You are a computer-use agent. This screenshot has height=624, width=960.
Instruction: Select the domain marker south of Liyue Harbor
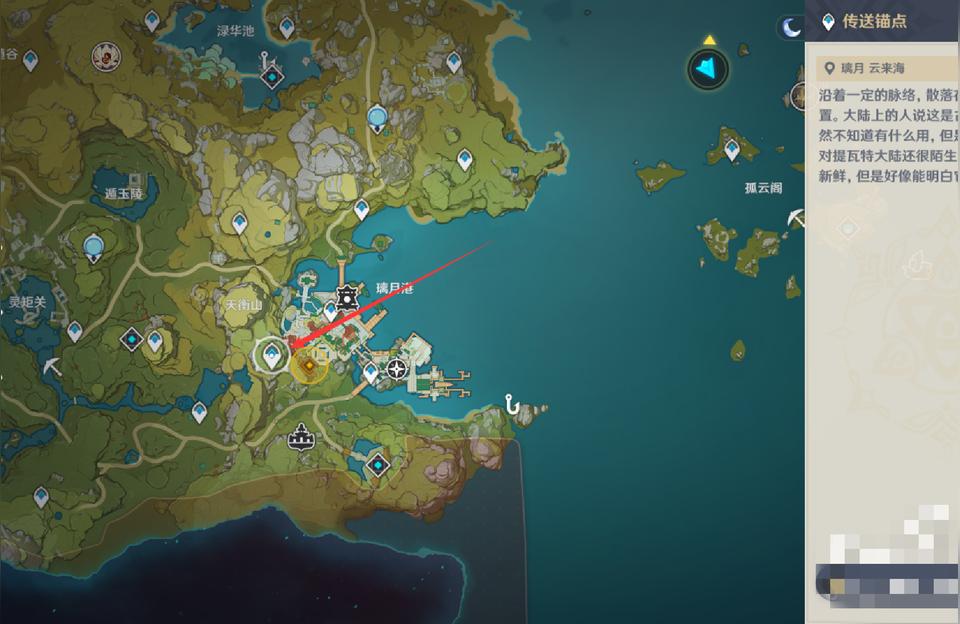pos(377,465)
